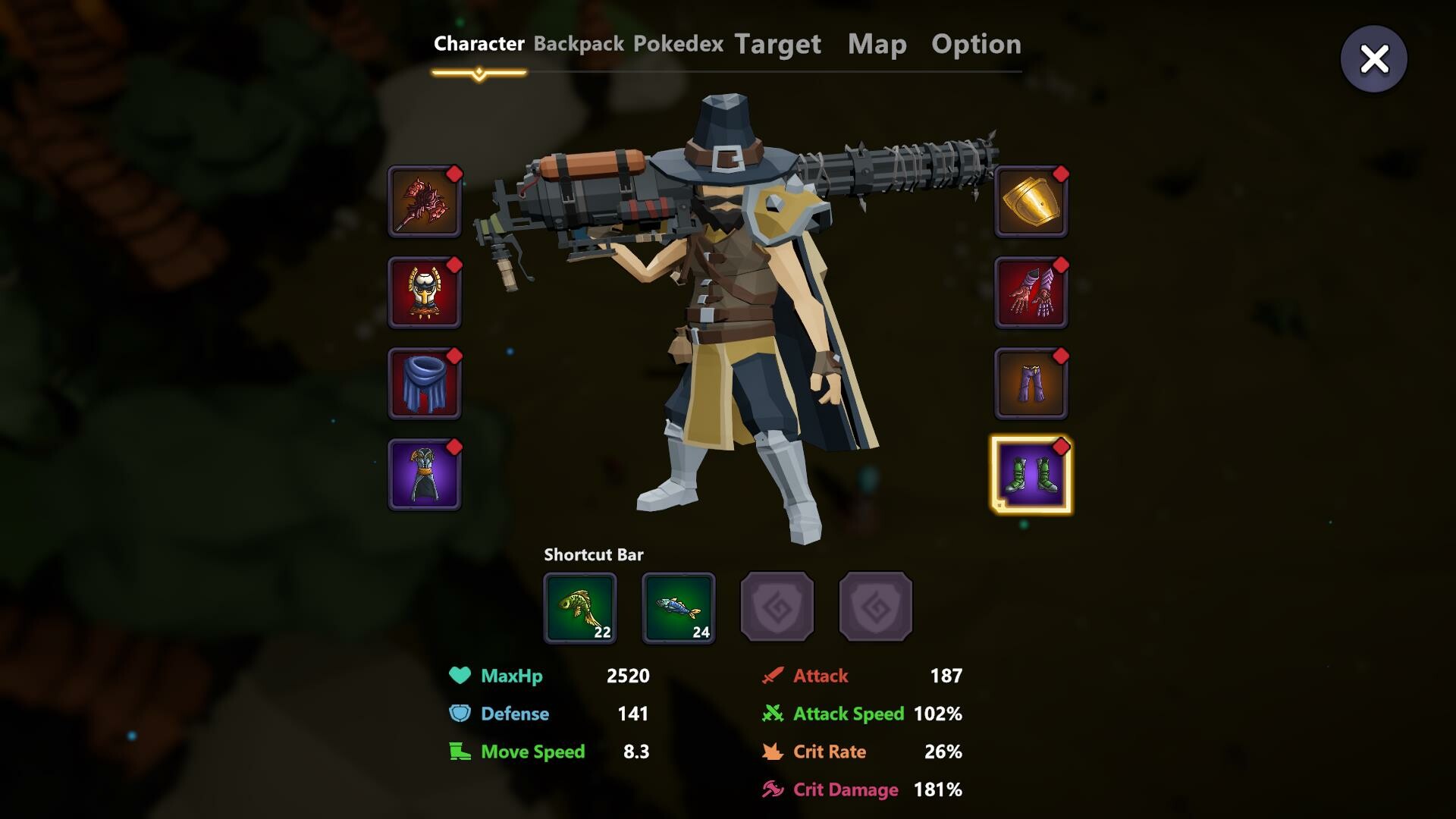The image size is (1456, 819).
Task: Click the purple robe equipment slot
Action: [425, 475]
